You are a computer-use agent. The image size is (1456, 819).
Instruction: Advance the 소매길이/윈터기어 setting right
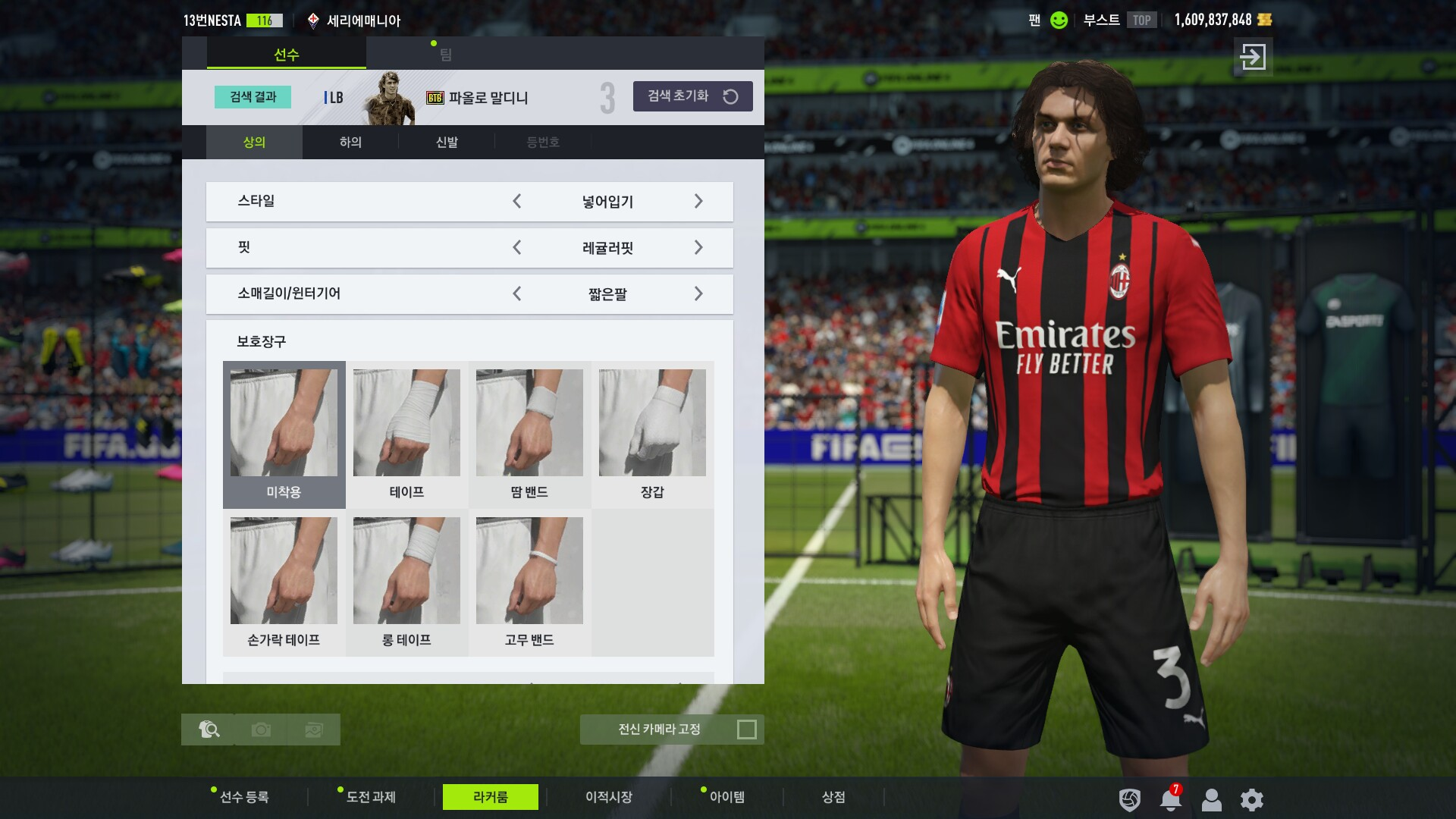[698, 294]
